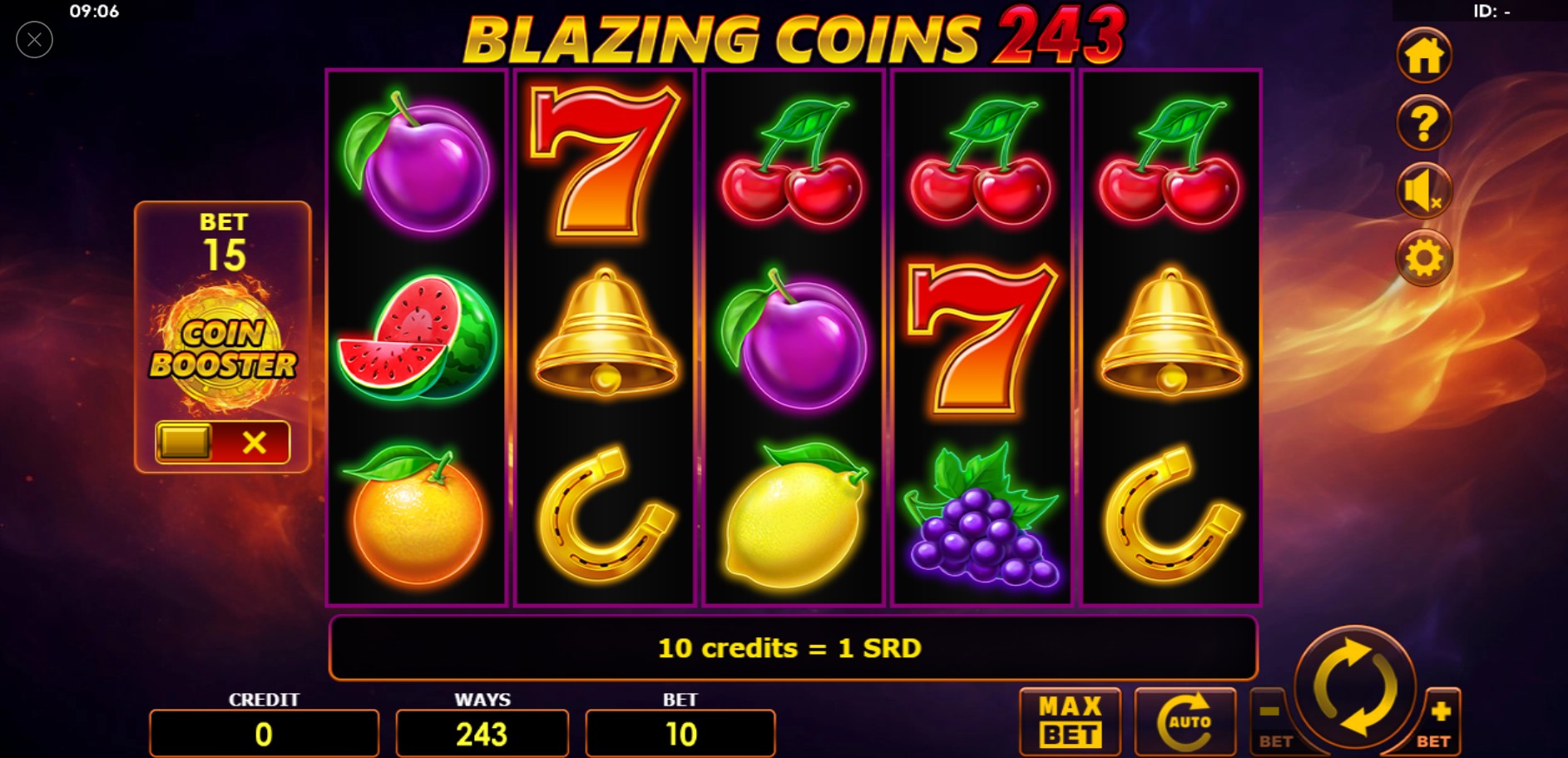Open the home lobby icon
The width and height of the screenshot is (1568, 758).
1424,56
